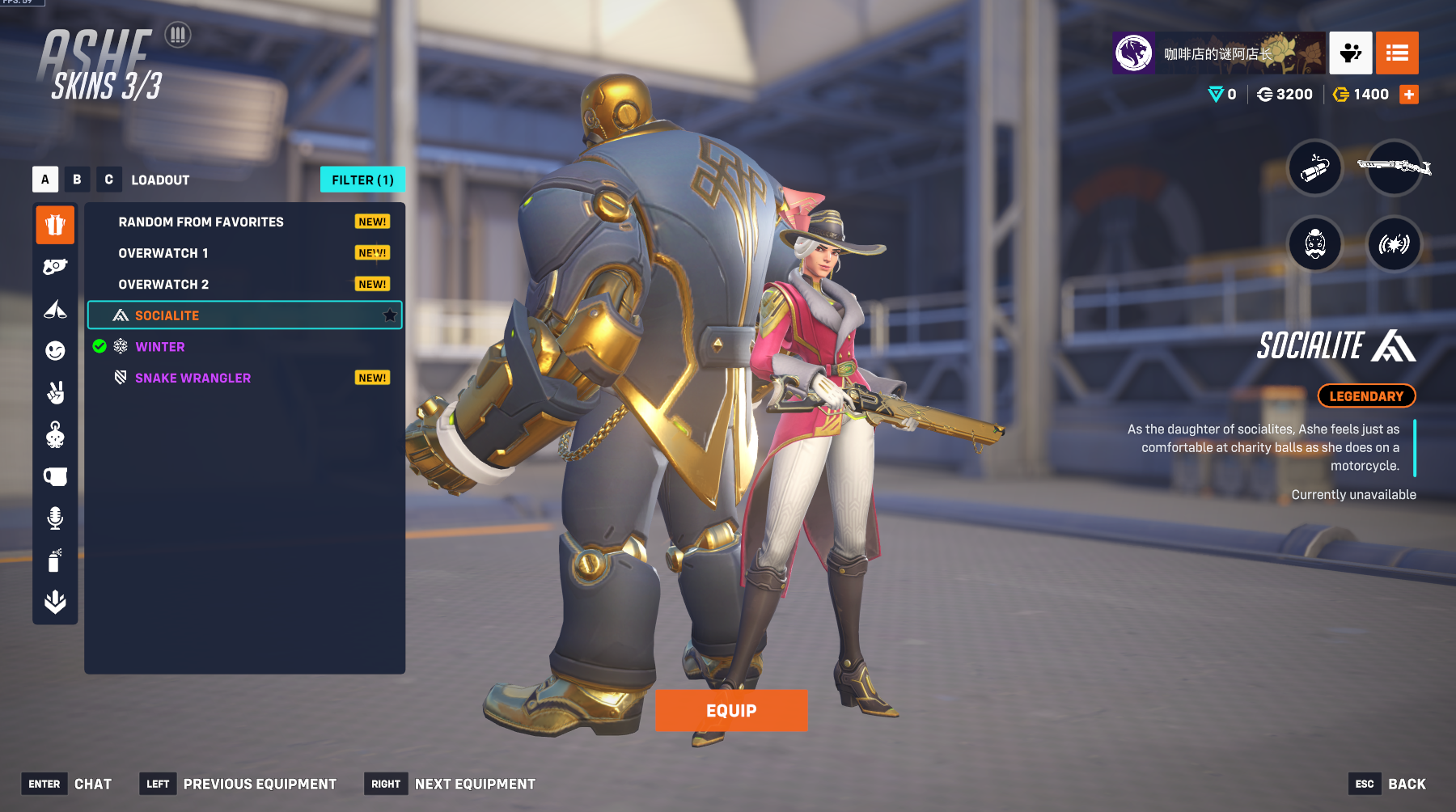Select the Overwatch 2 skin entry
1456x812 pixels.
pos(163,285)
